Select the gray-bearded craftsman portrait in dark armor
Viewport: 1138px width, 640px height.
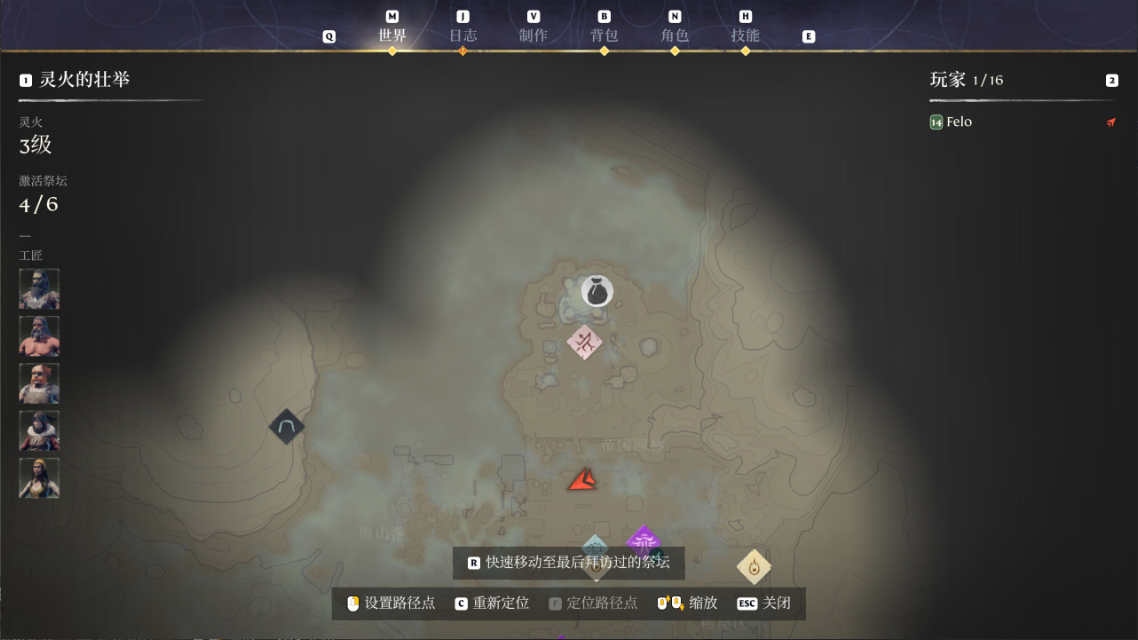pos(39,289)
